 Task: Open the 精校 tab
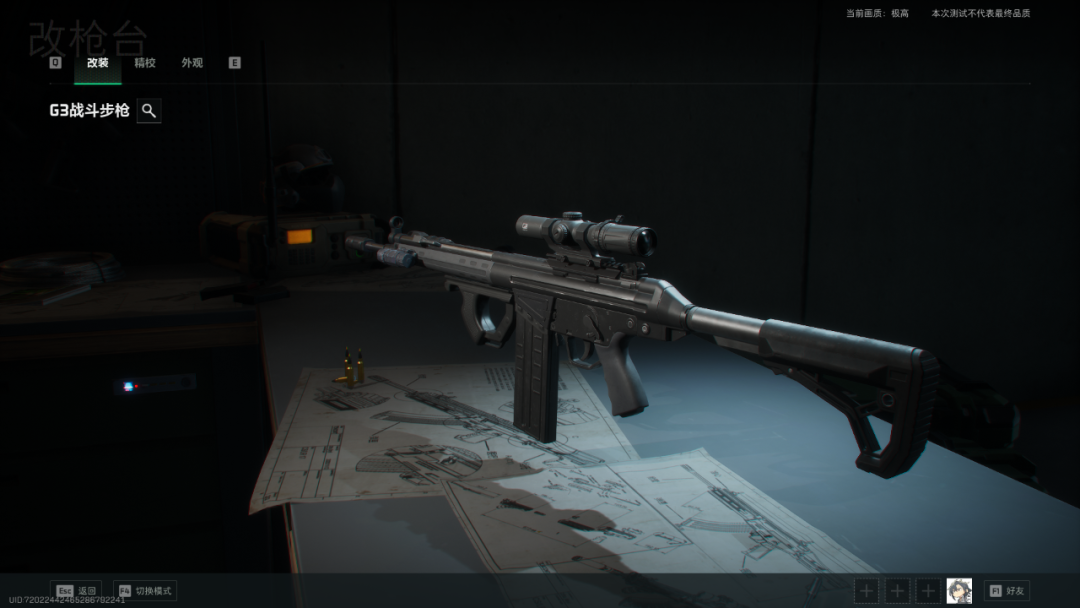coord(145,63)
